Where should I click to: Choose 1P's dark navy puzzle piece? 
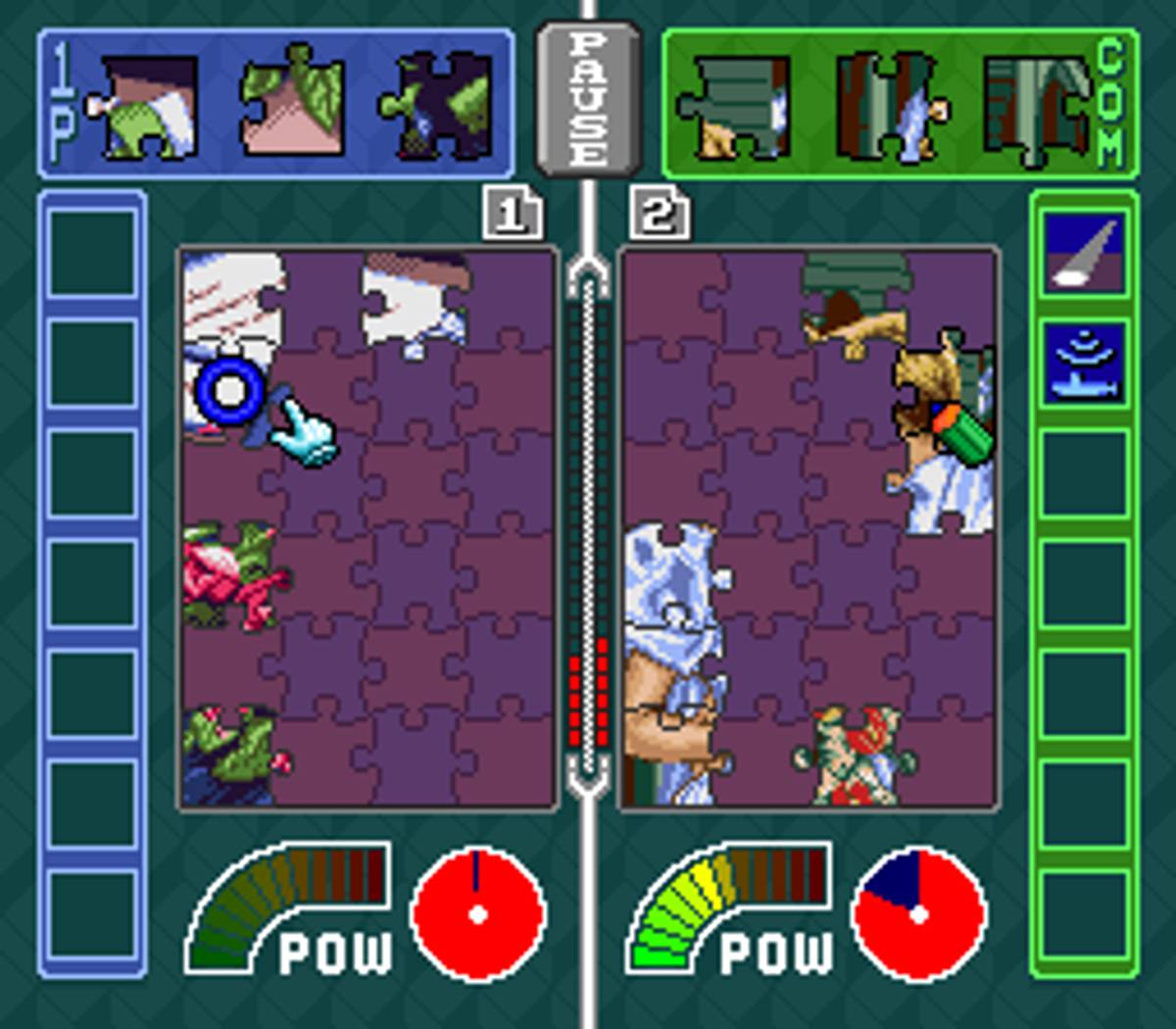click(437, 106)
